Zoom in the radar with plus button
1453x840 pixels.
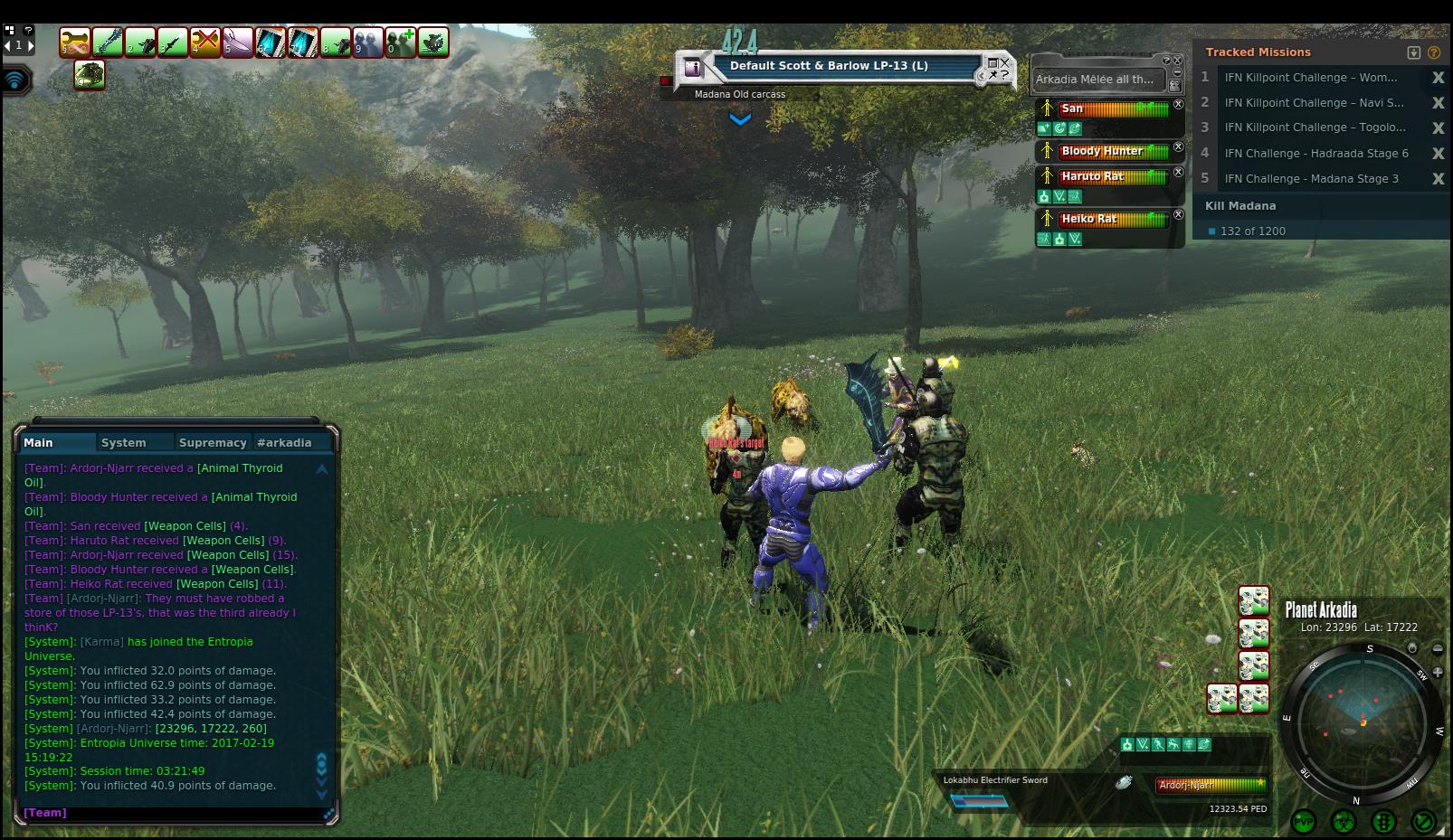1438,672
